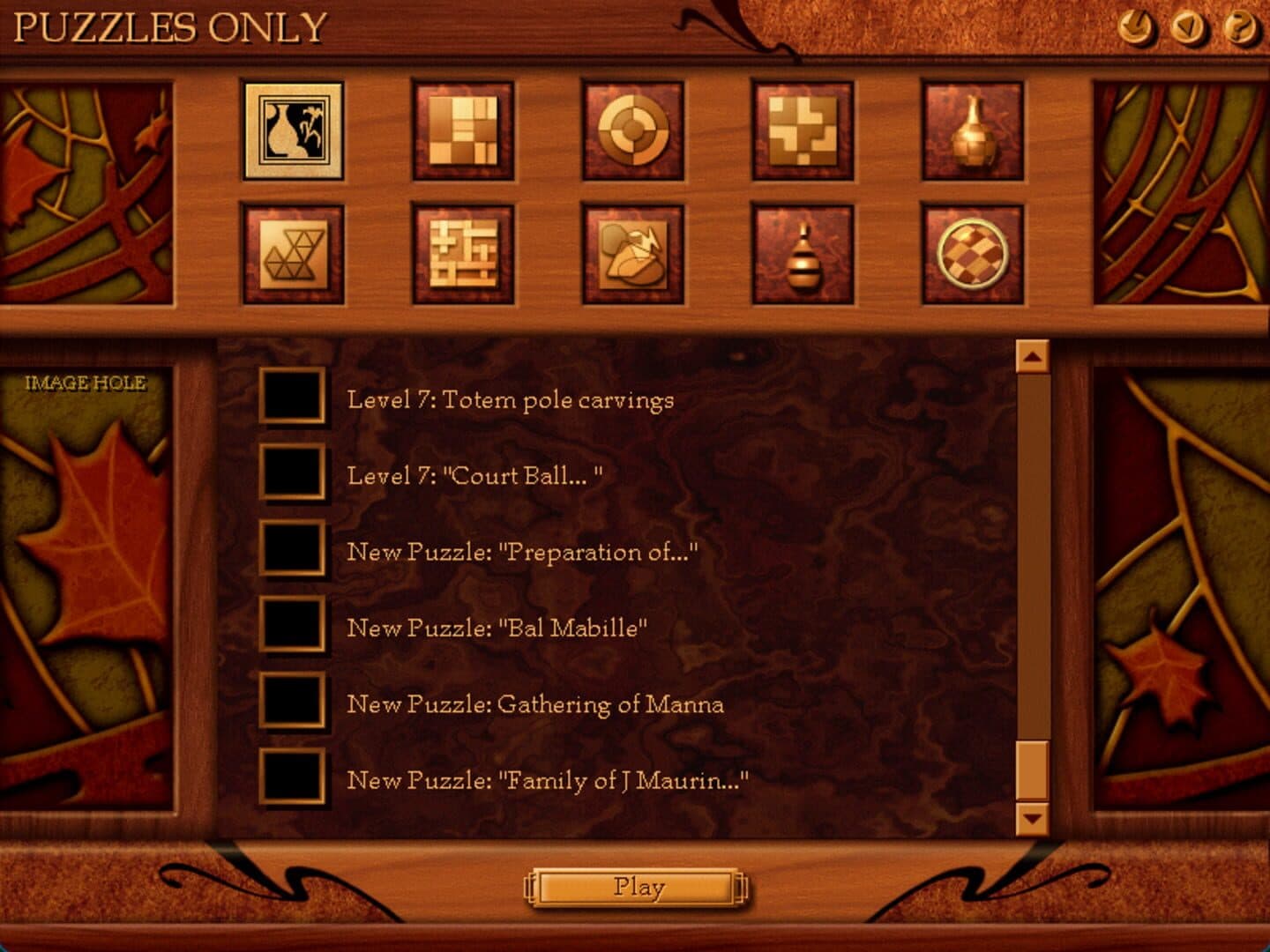Open the triangle mosaic puzzle type
Screen dimensions: 1270x952
(294, 255)
